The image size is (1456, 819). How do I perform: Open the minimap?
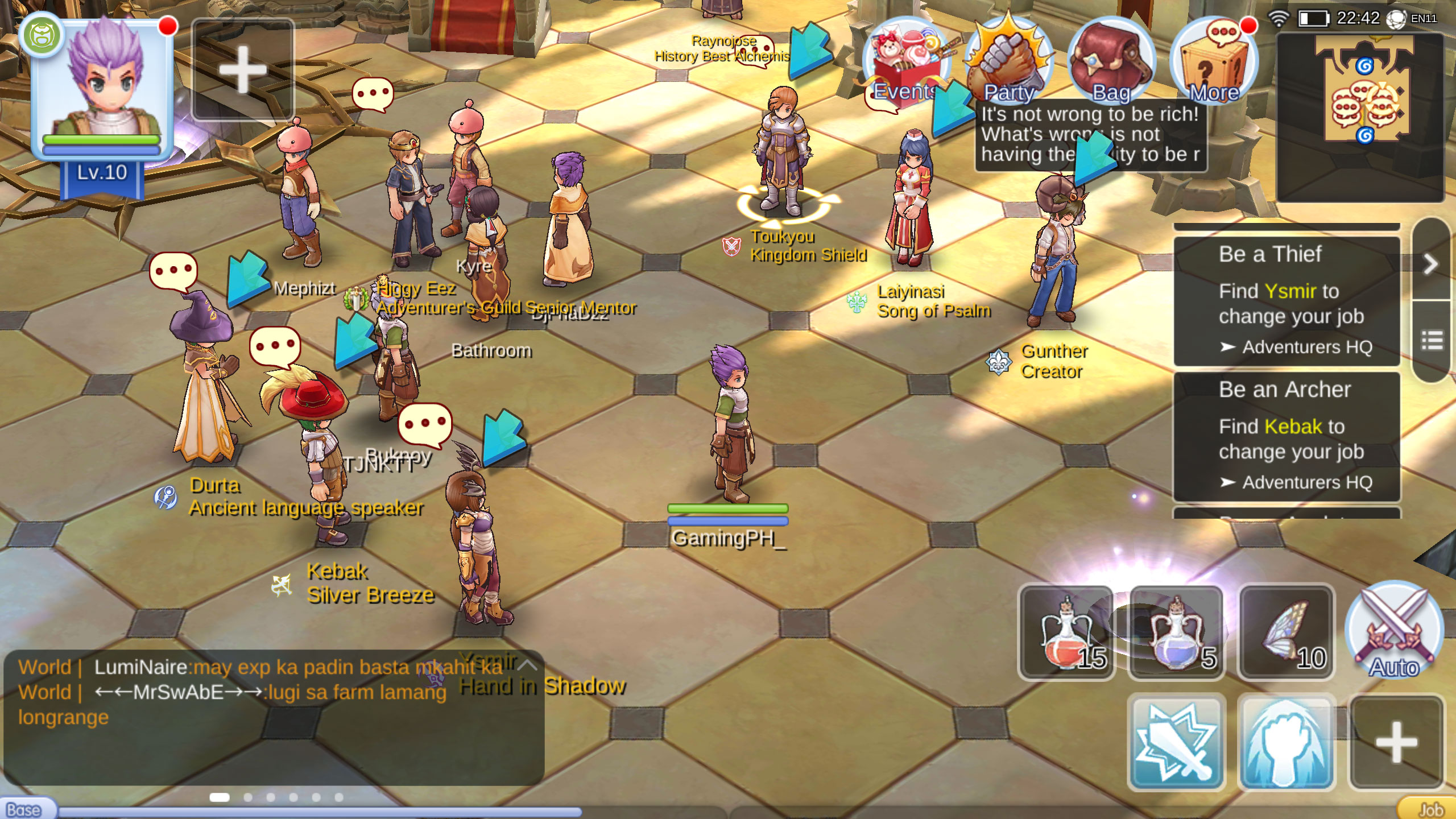tap(1360, 117)
